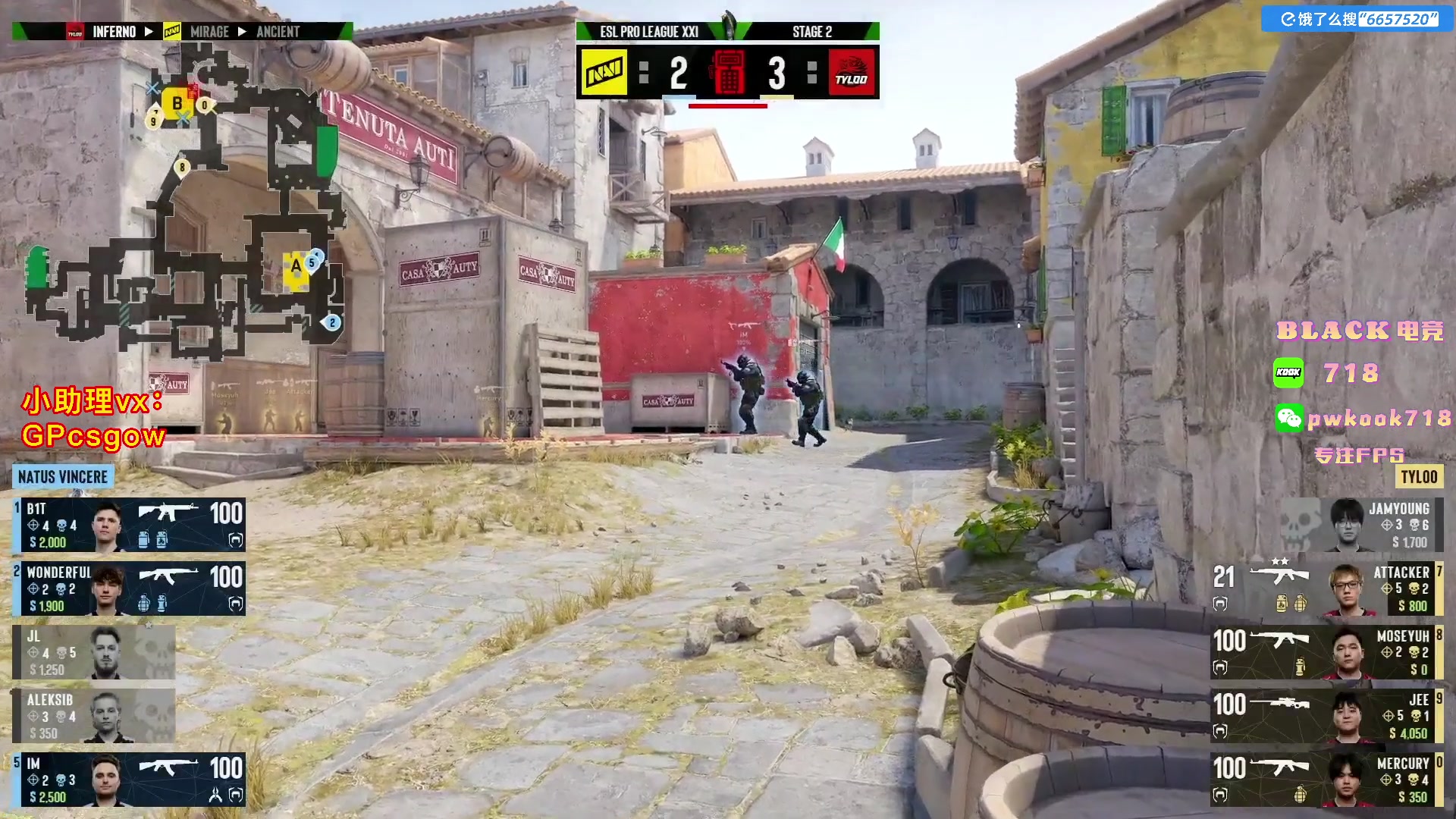
Task: Switch view to JEE's player card
Action: tap(1326, 716)
